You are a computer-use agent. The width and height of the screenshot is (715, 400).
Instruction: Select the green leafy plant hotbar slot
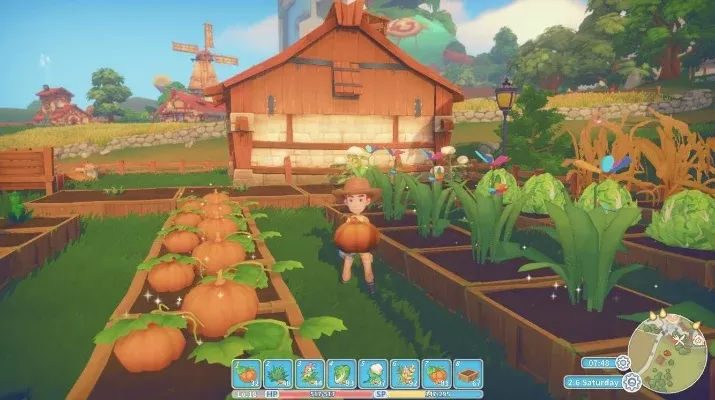click(x=279, y=374)
